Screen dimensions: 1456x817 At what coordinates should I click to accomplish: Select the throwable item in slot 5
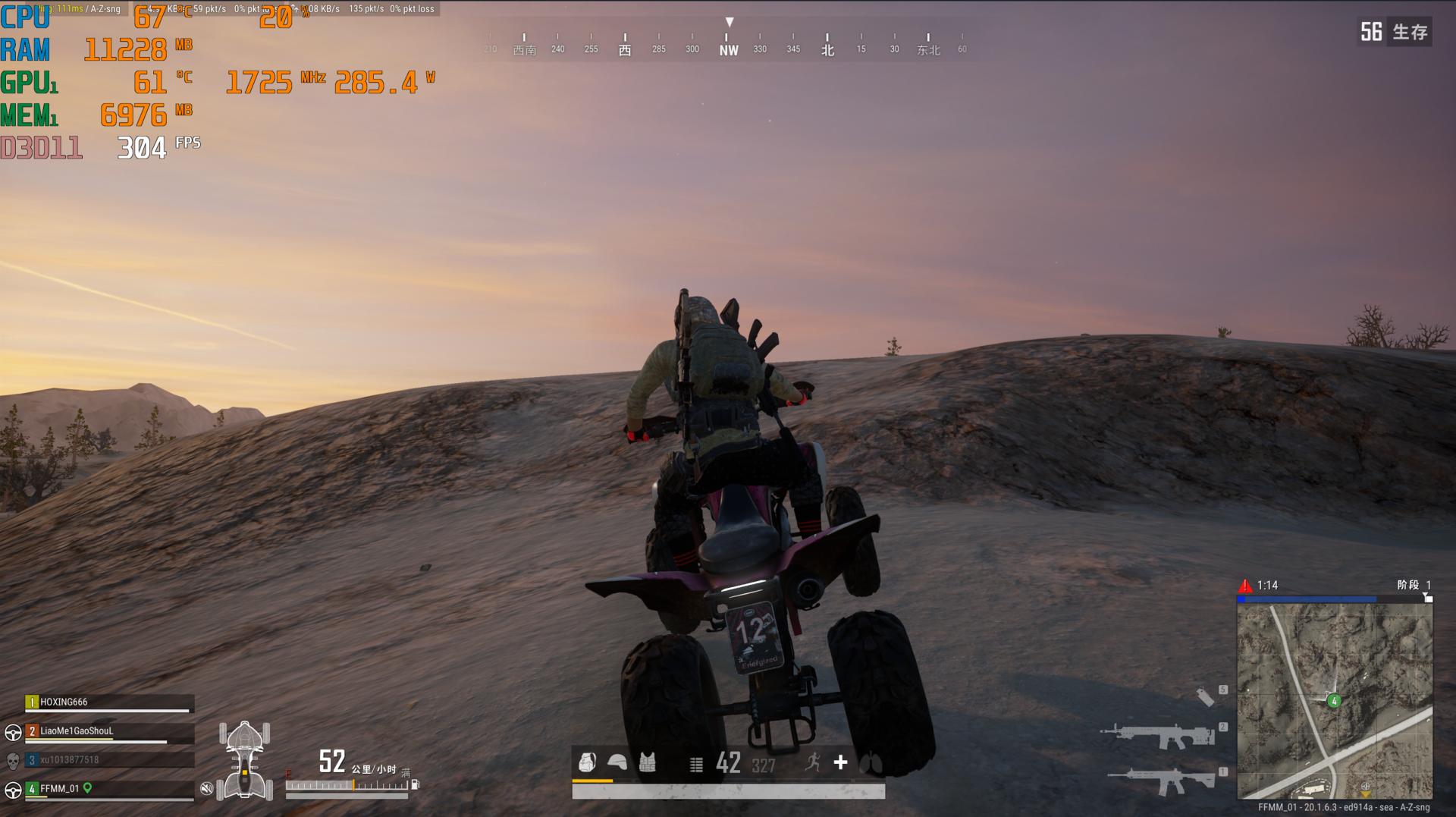1205,696
